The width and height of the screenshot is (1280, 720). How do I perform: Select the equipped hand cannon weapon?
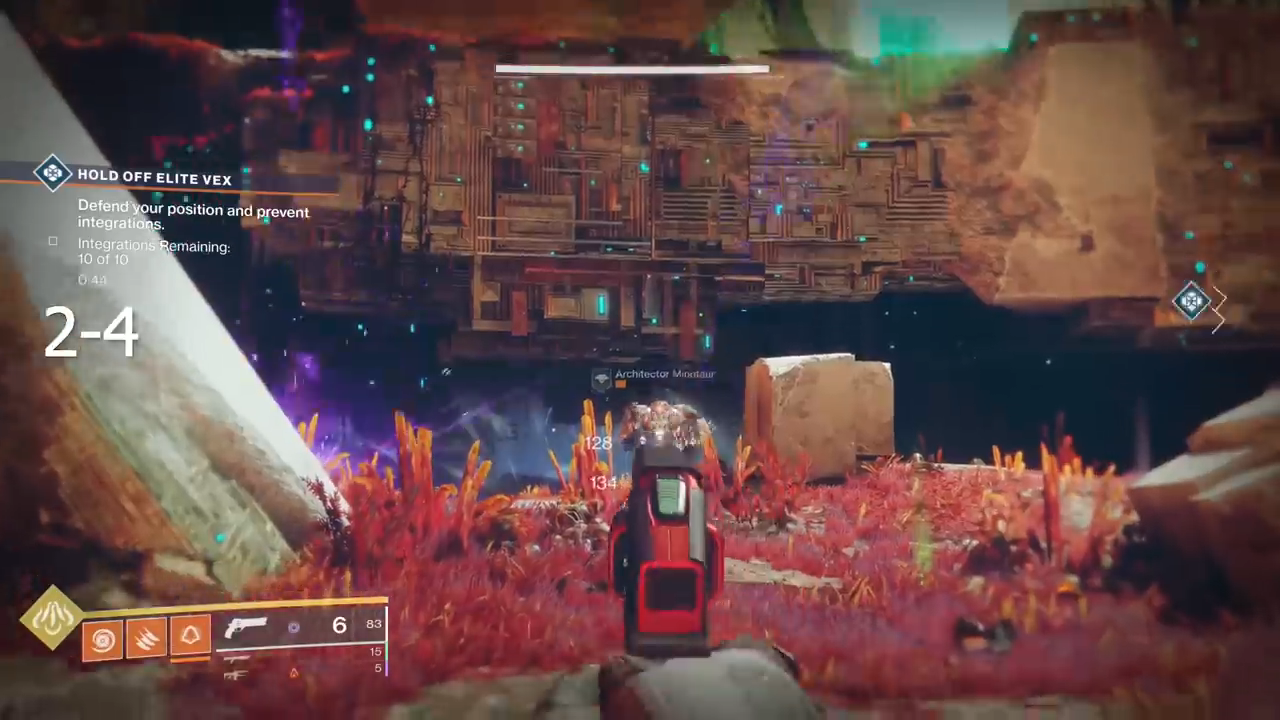click(246, 627)
